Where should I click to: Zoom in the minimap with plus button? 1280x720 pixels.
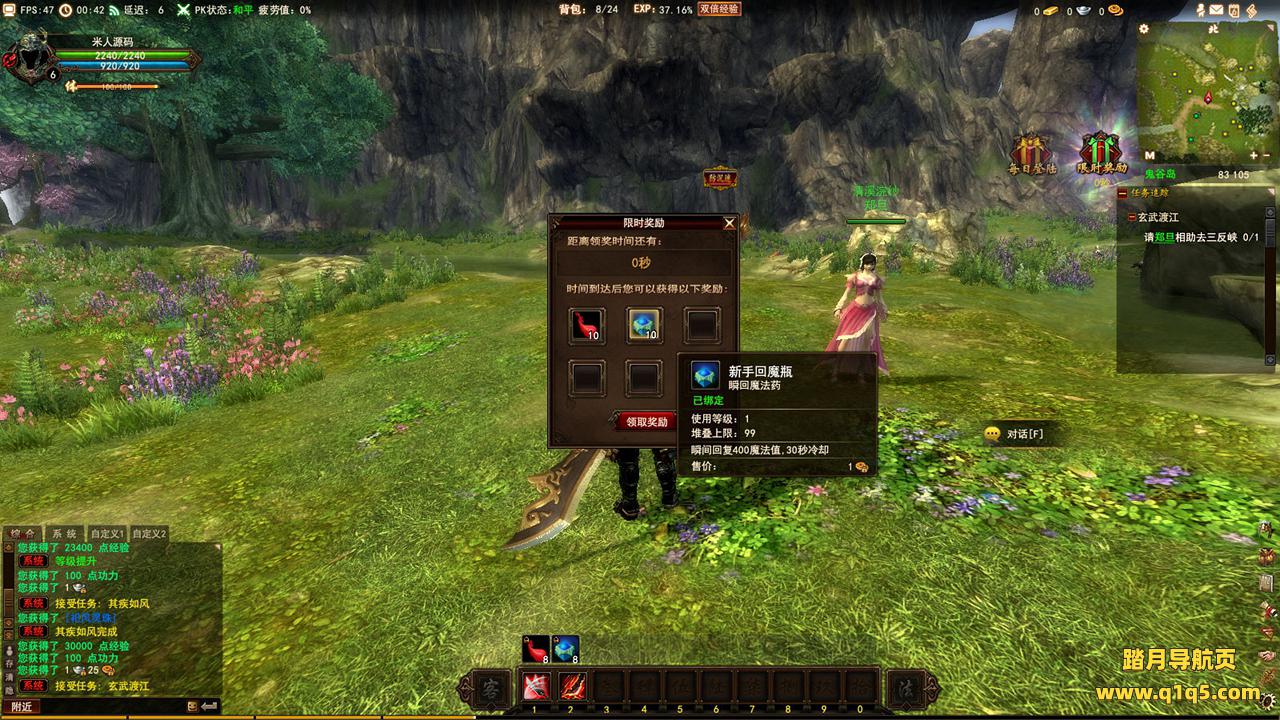click(1253, 156)
